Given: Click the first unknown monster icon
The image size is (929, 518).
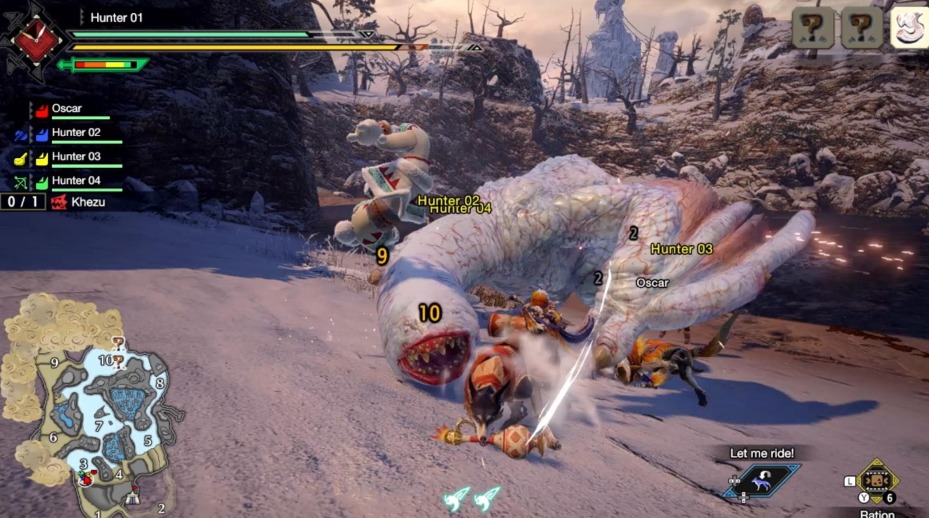Looking at the screenshot, I should 813,28.
